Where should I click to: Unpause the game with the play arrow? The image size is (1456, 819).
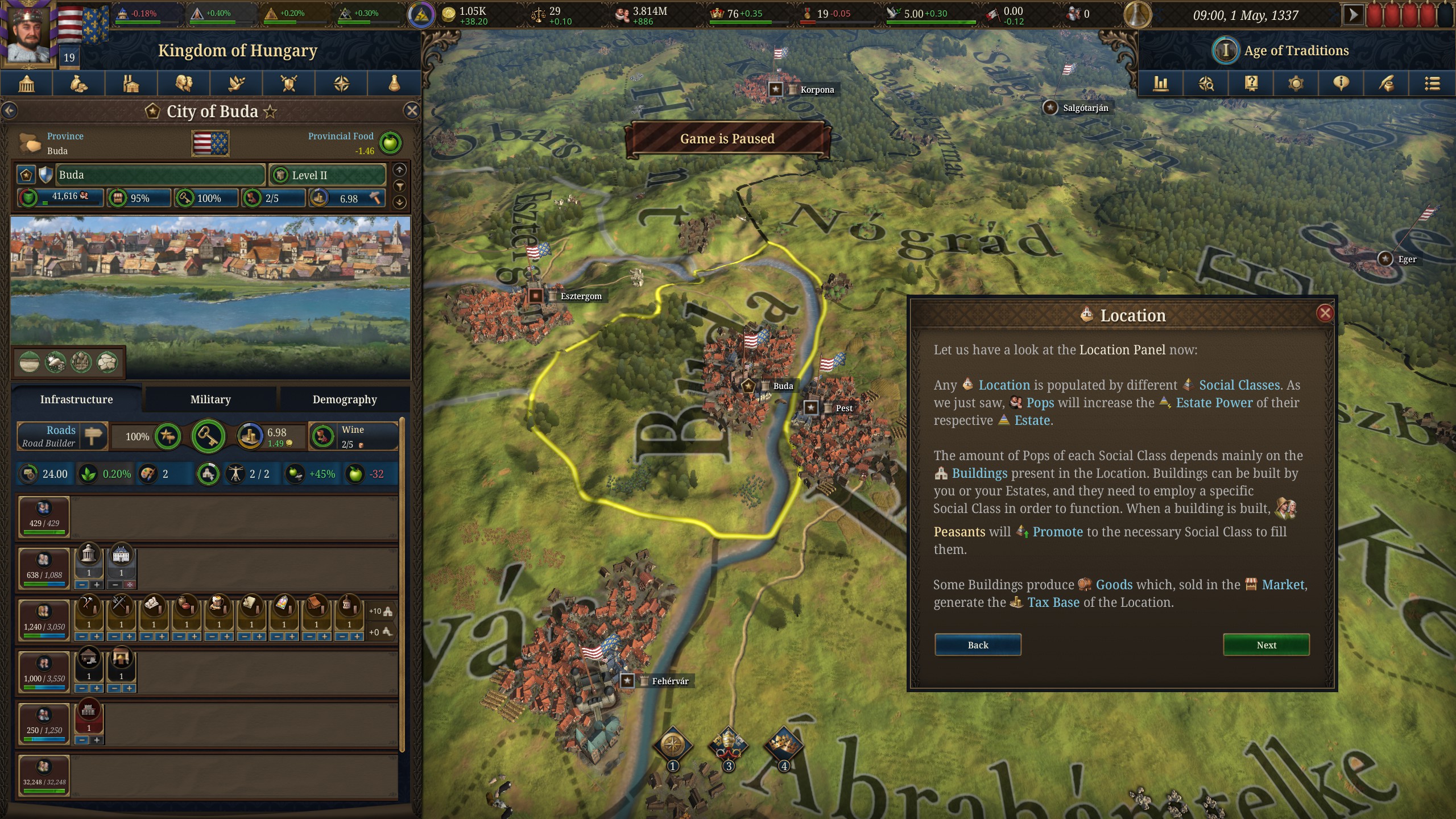[x=1353, y=15]
